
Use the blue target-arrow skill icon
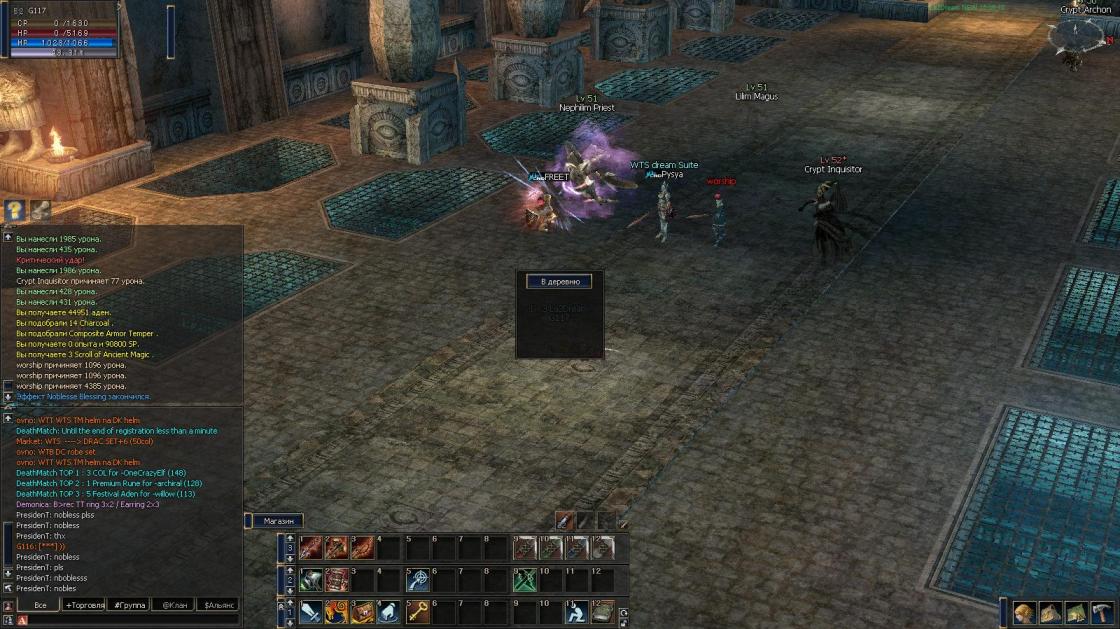point(418,580)
